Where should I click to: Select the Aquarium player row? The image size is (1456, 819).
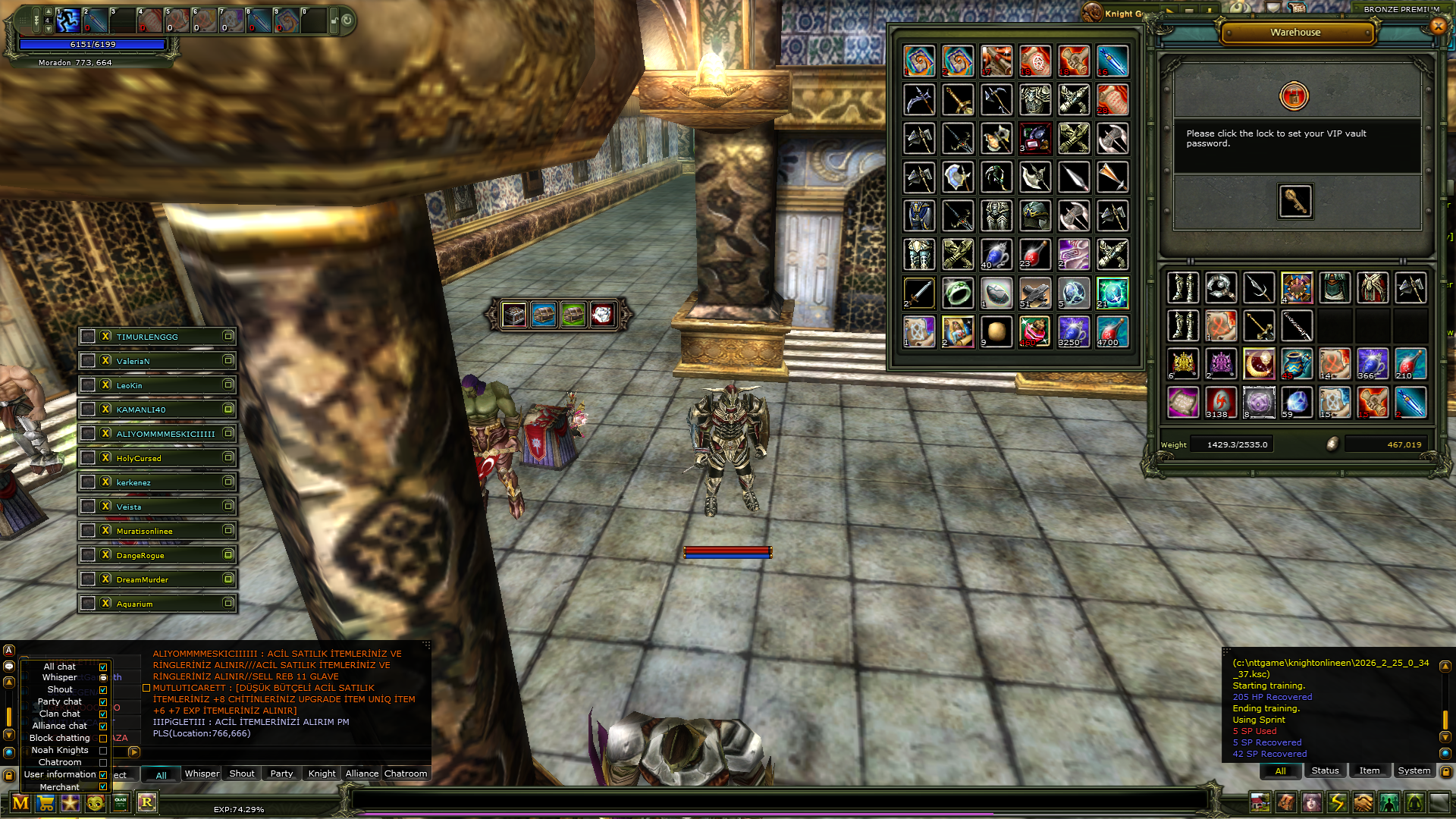pyautogui.click(x=158, y=604)
